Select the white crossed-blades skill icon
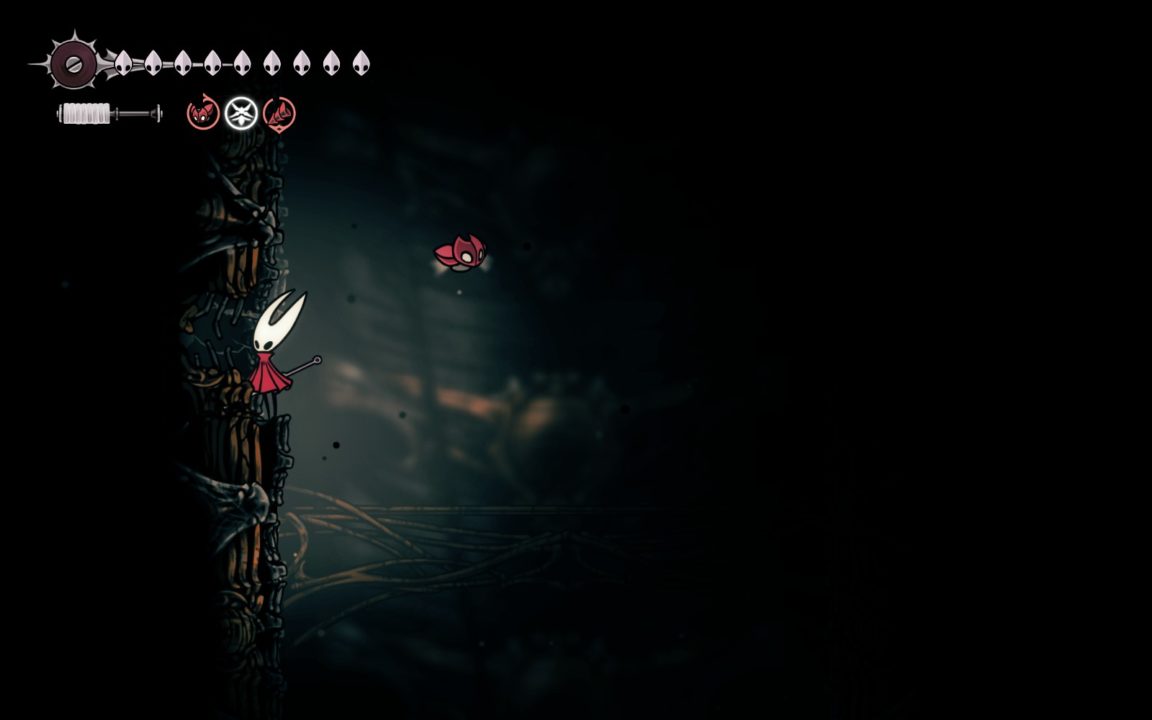The height and width of the screenshot is (720, 1152). [241, 113]
